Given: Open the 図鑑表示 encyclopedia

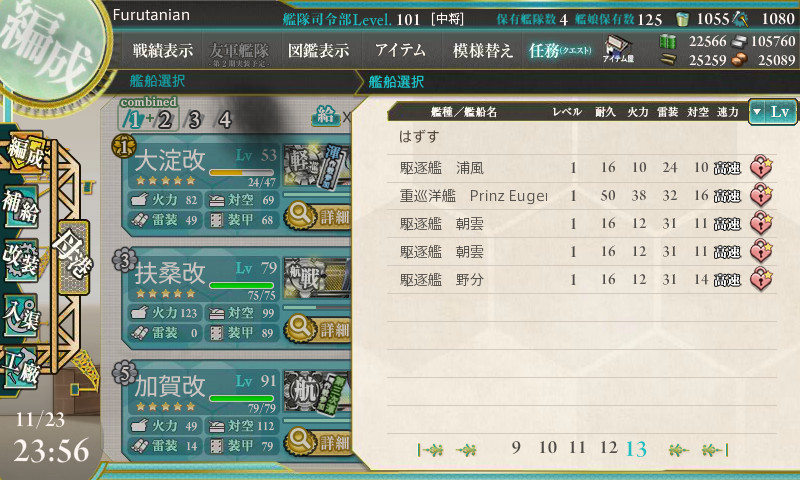Looking at the screenshot, I should click(318, 49).
